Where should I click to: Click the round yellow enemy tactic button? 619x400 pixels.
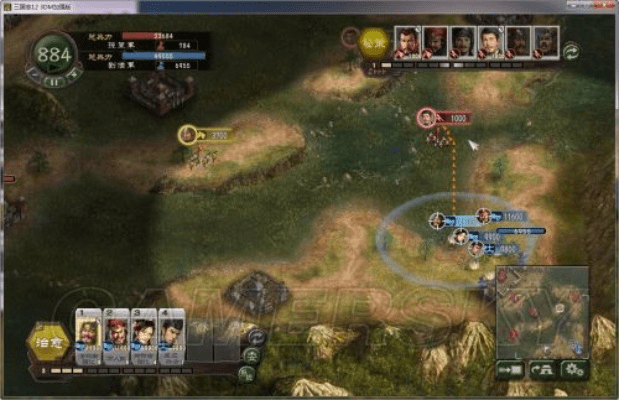(374, 43)
